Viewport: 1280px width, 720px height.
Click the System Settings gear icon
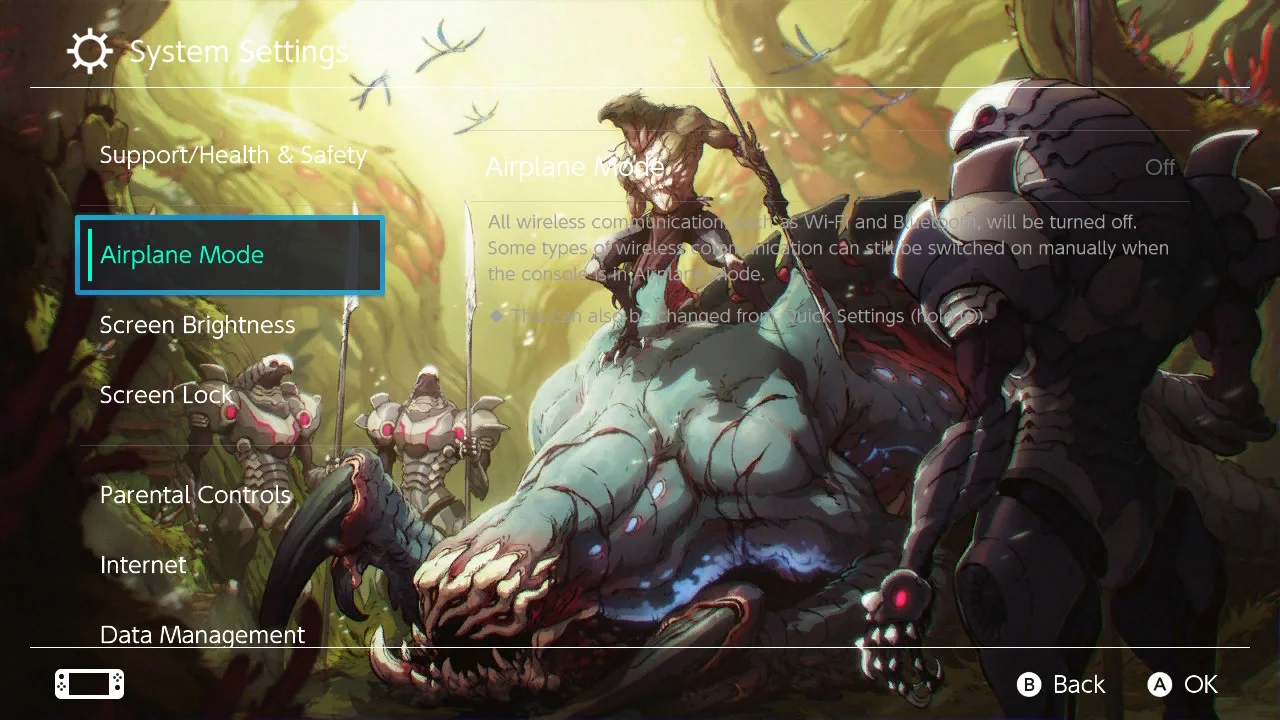(x=90, y=50)
